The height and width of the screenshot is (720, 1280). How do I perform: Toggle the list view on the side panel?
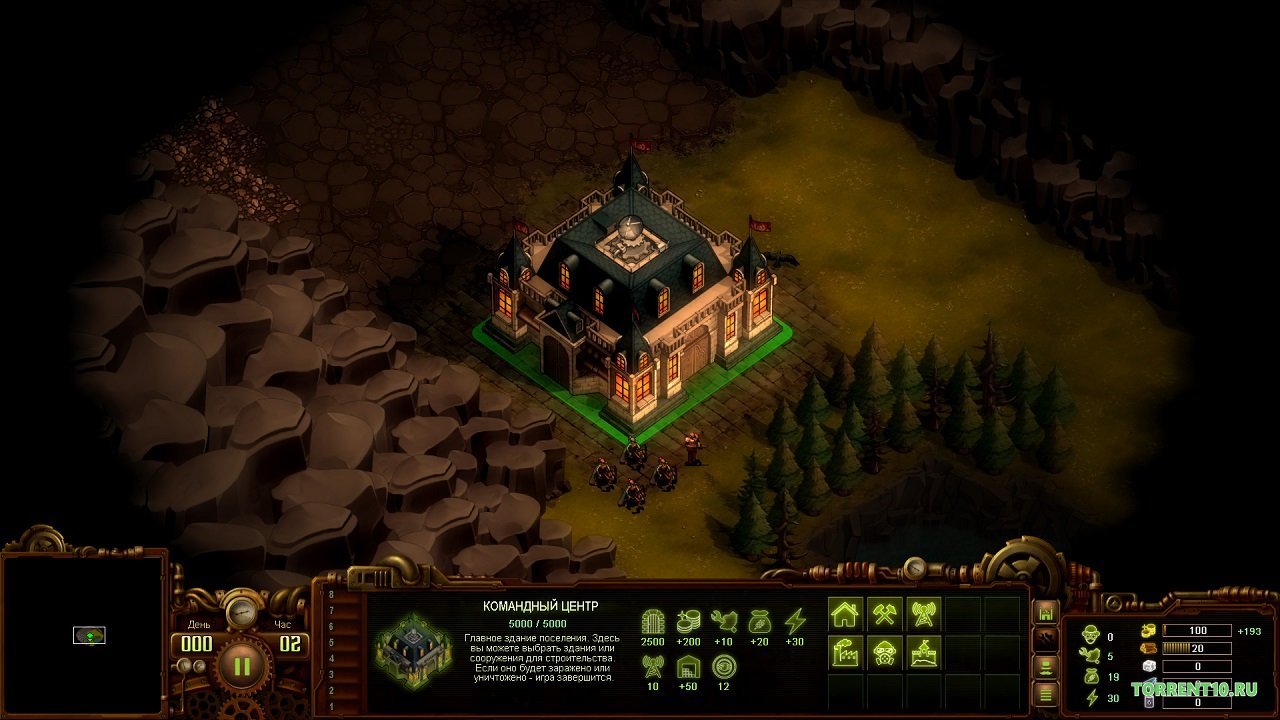[1045, 695]
